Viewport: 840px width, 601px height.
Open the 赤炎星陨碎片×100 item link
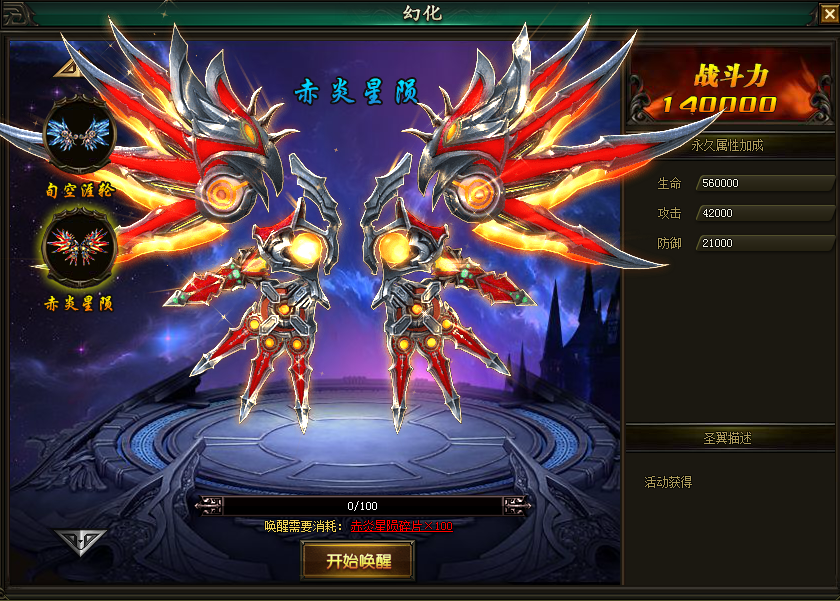pos(401,526)
